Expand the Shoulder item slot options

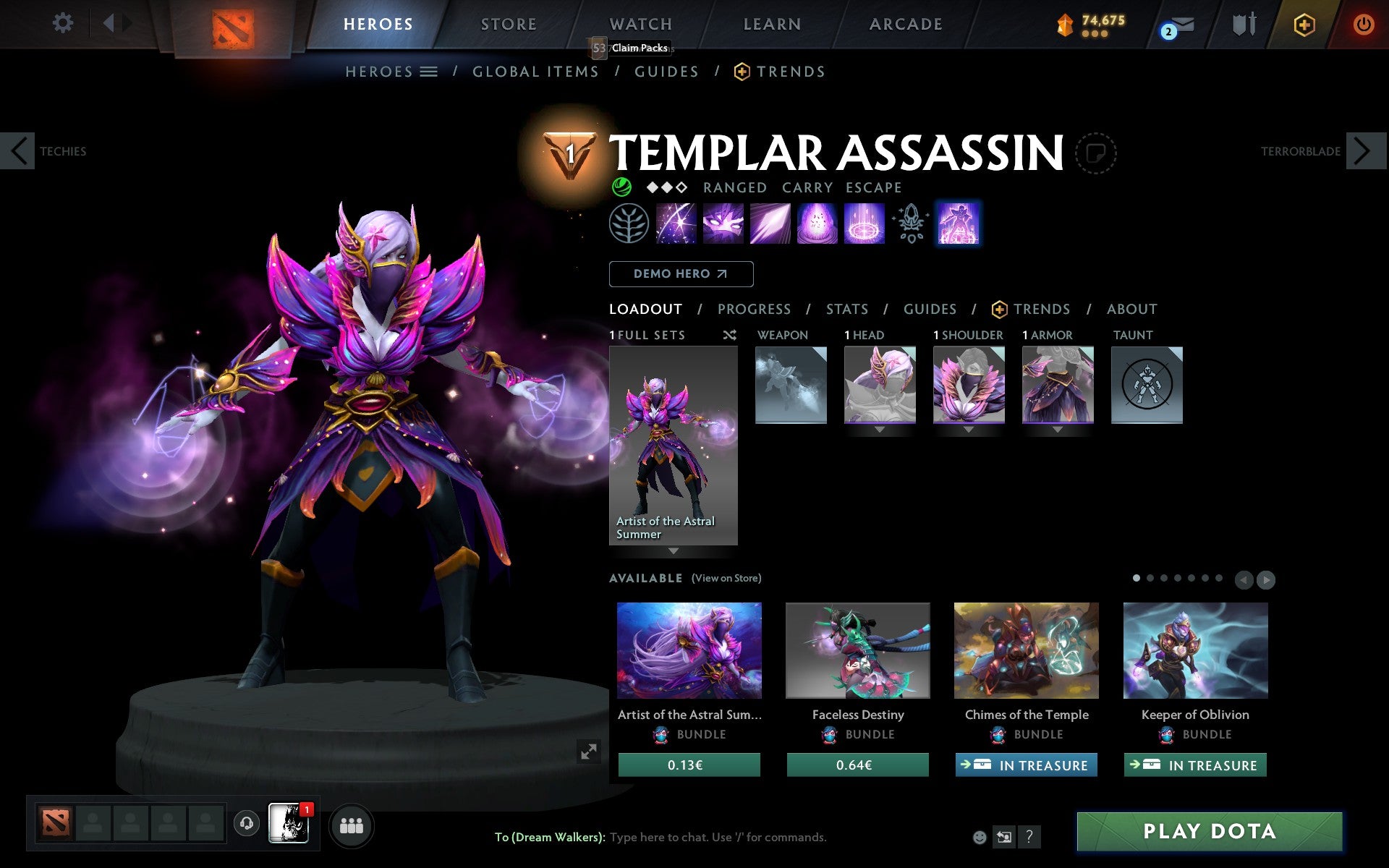click(969, 428)
